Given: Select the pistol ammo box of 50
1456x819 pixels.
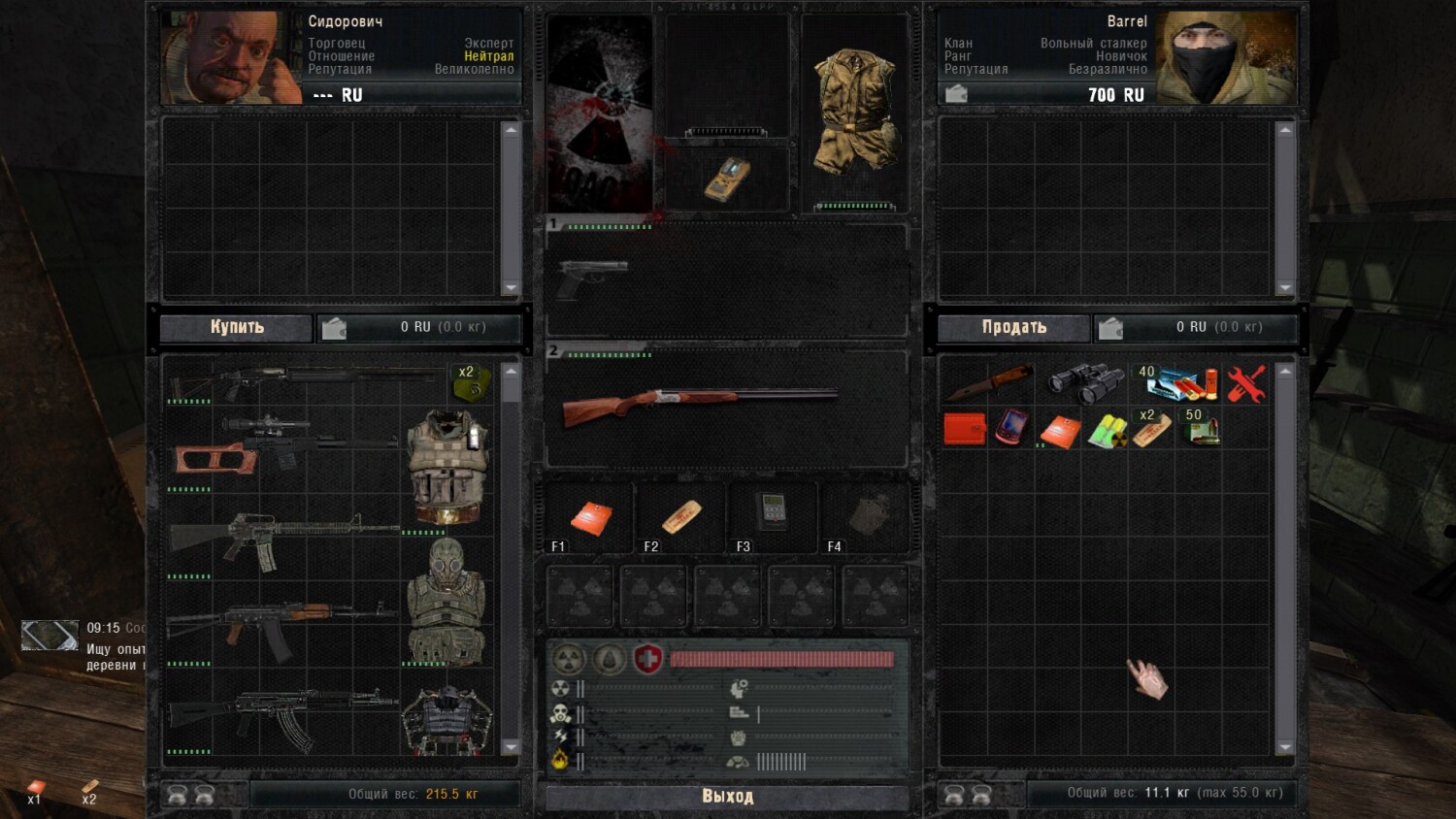Looking at the screenshot, I should 1201,429.
